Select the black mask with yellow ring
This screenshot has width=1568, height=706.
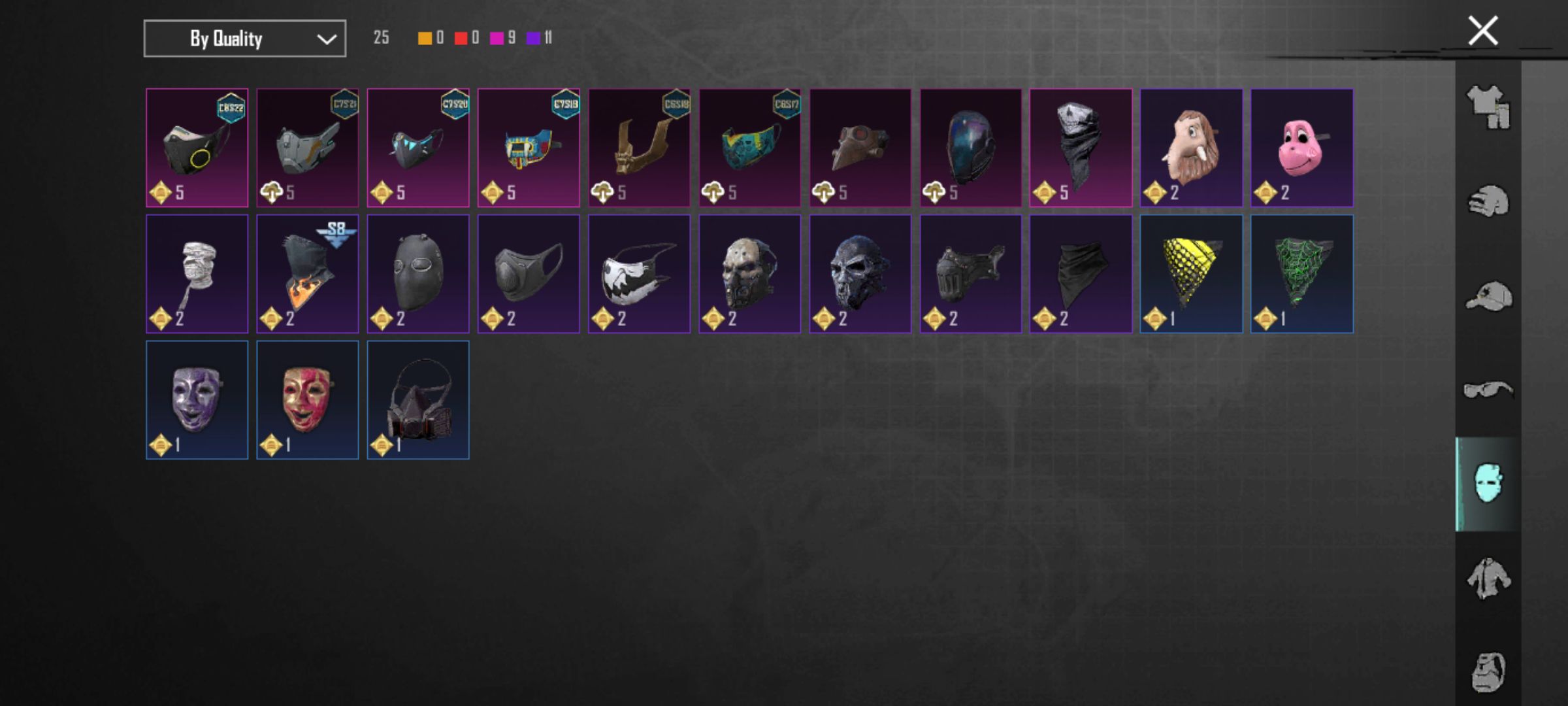point(197,148)
